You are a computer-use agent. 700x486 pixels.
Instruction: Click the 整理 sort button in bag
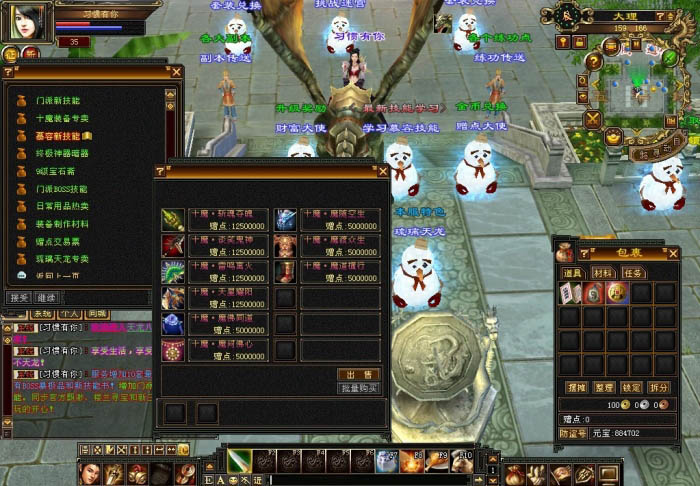[x=603, y=387]
